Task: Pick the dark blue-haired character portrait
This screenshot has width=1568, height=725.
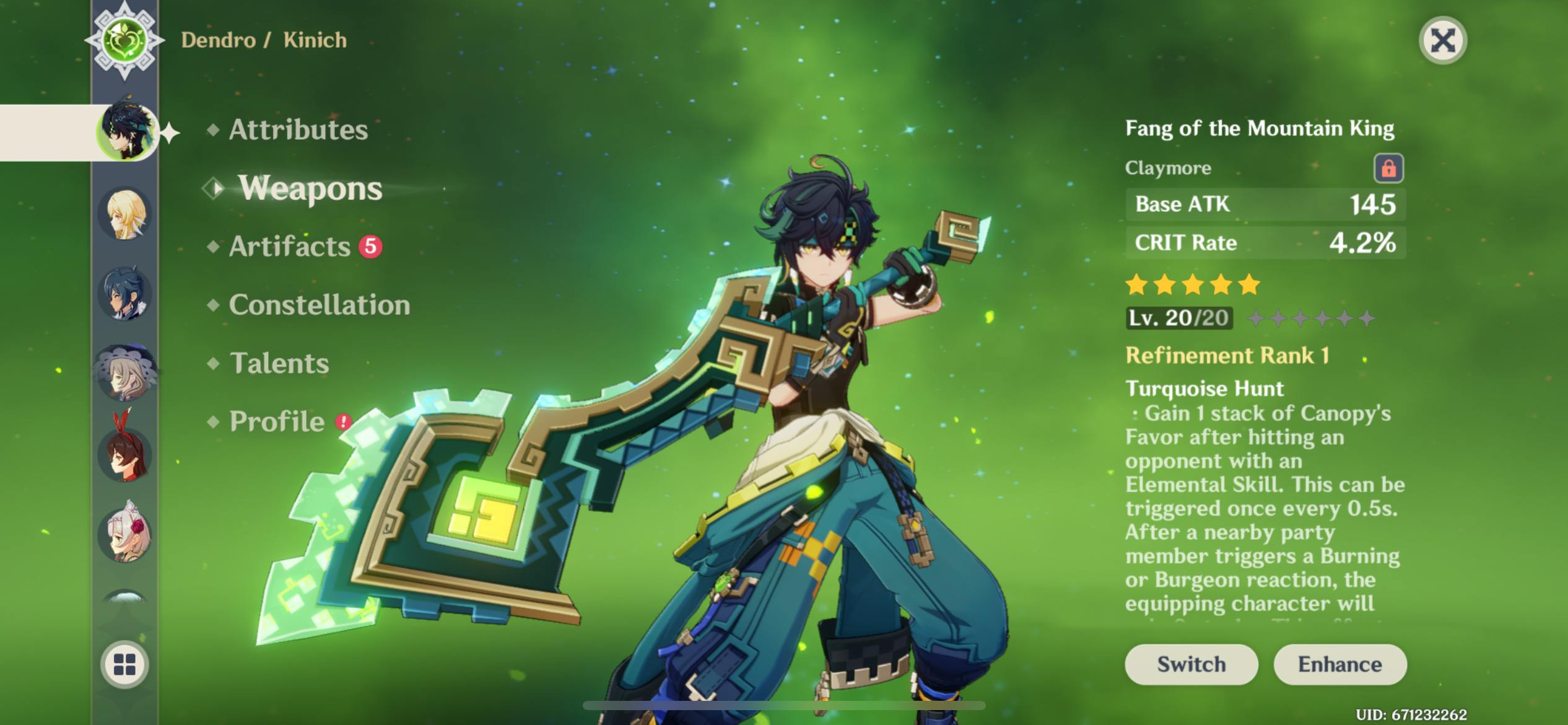Action: [x=125, y=294]
